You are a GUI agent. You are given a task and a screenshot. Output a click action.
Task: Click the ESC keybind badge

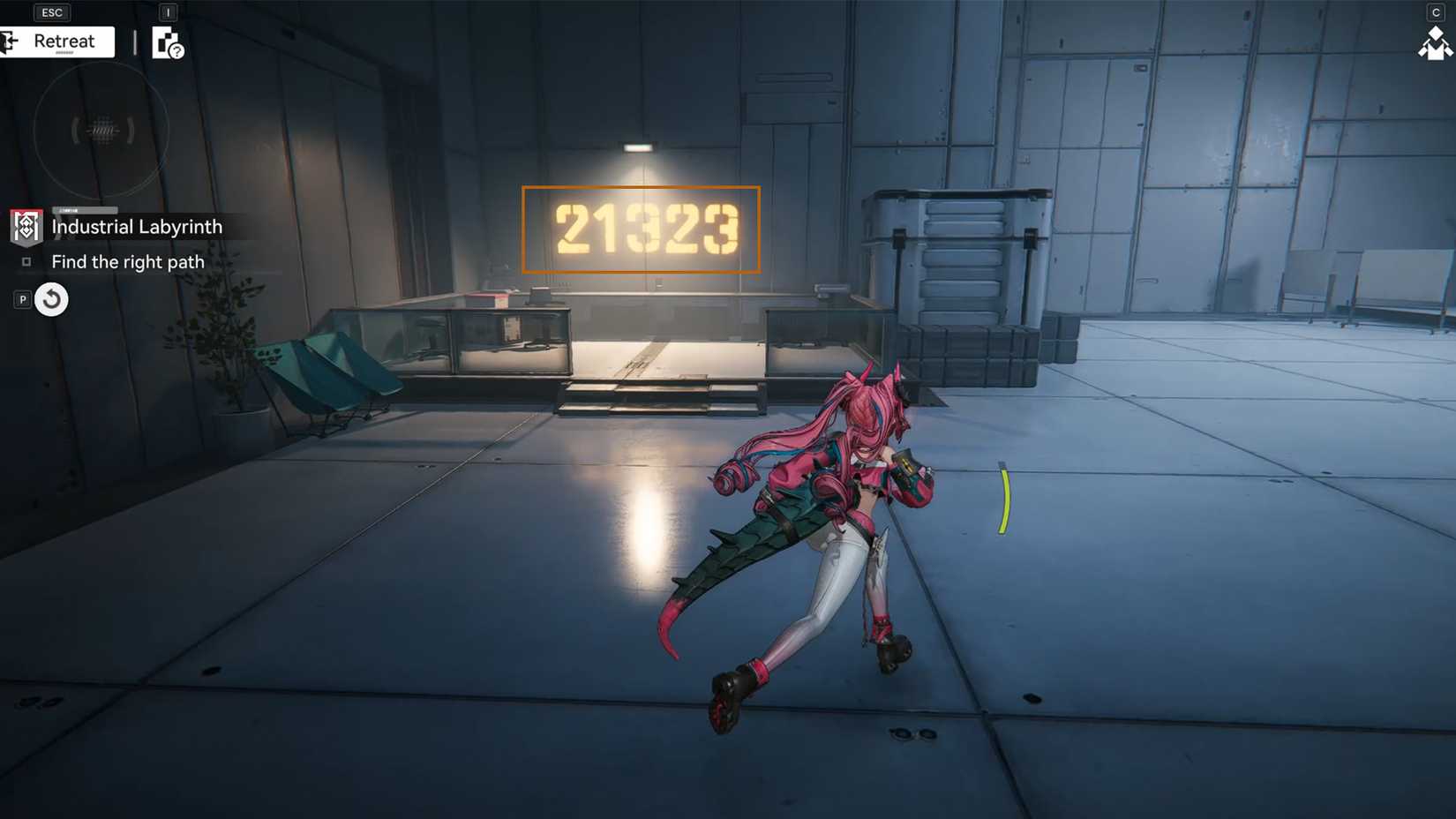51,11
